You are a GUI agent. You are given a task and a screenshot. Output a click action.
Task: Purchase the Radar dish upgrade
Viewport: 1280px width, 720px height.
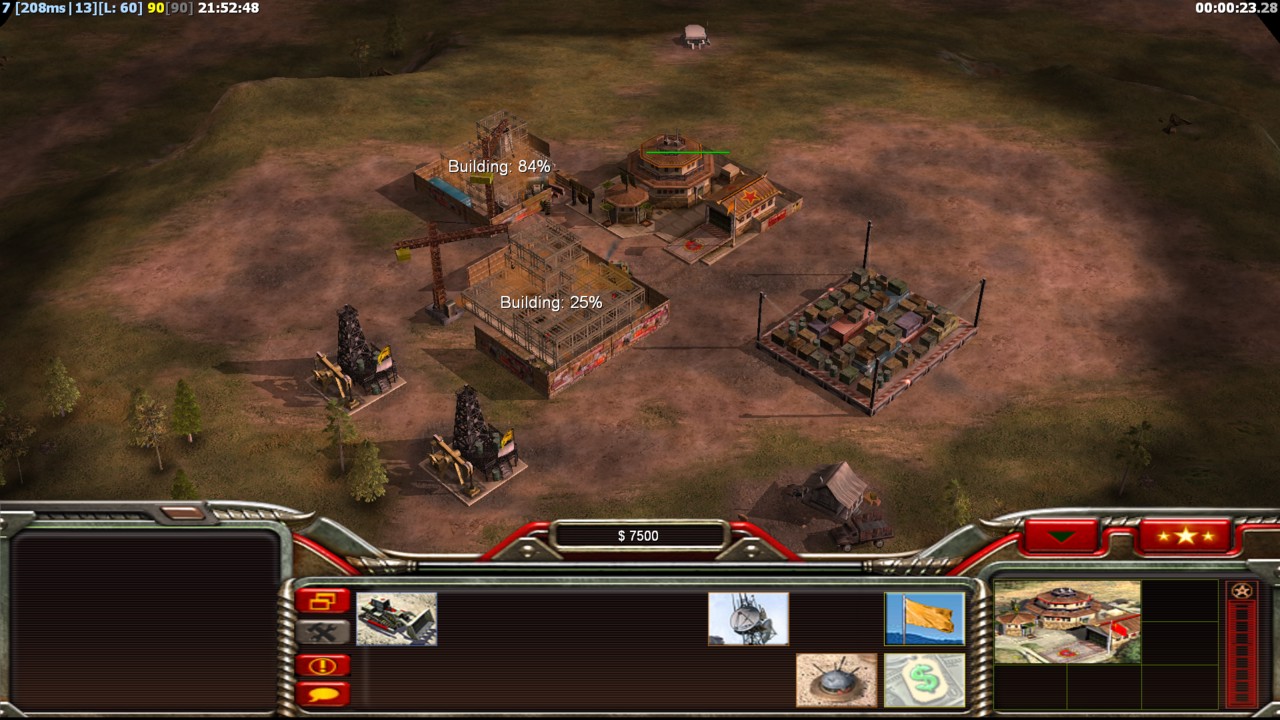pos(748,618)
